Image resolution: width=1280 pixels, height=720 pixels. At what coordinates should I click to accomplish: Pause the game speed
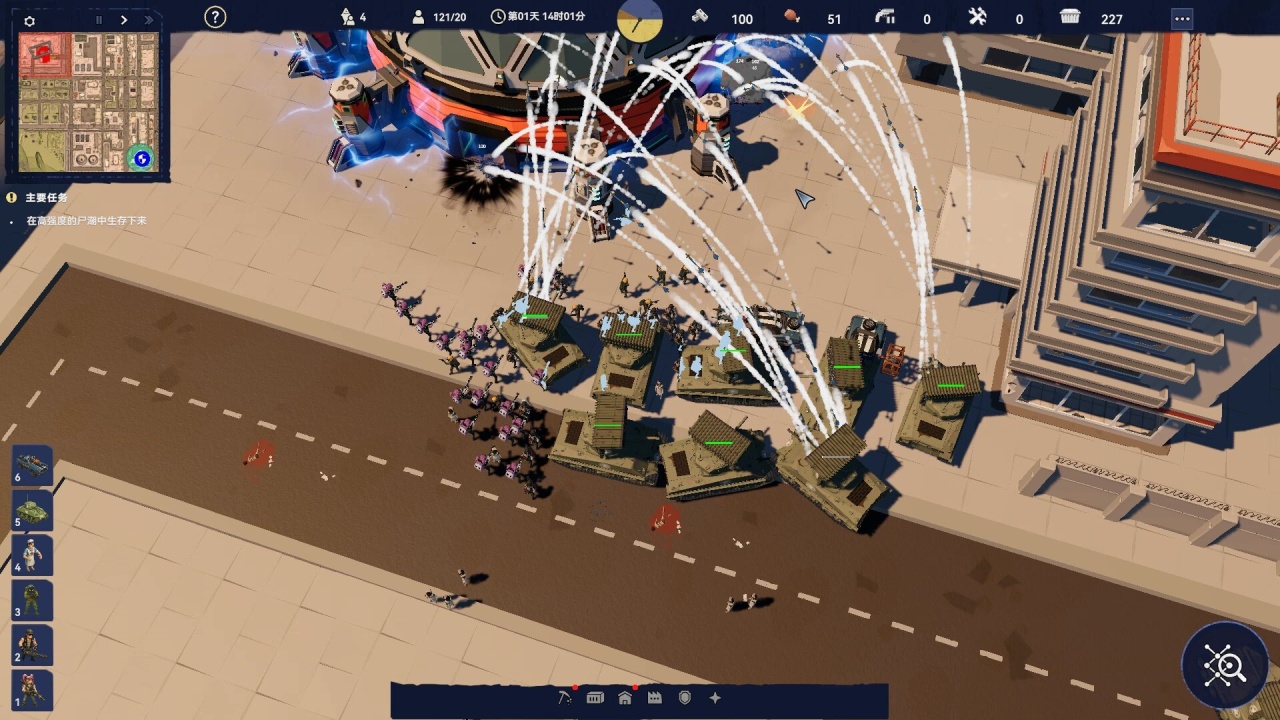click(99, 20)
